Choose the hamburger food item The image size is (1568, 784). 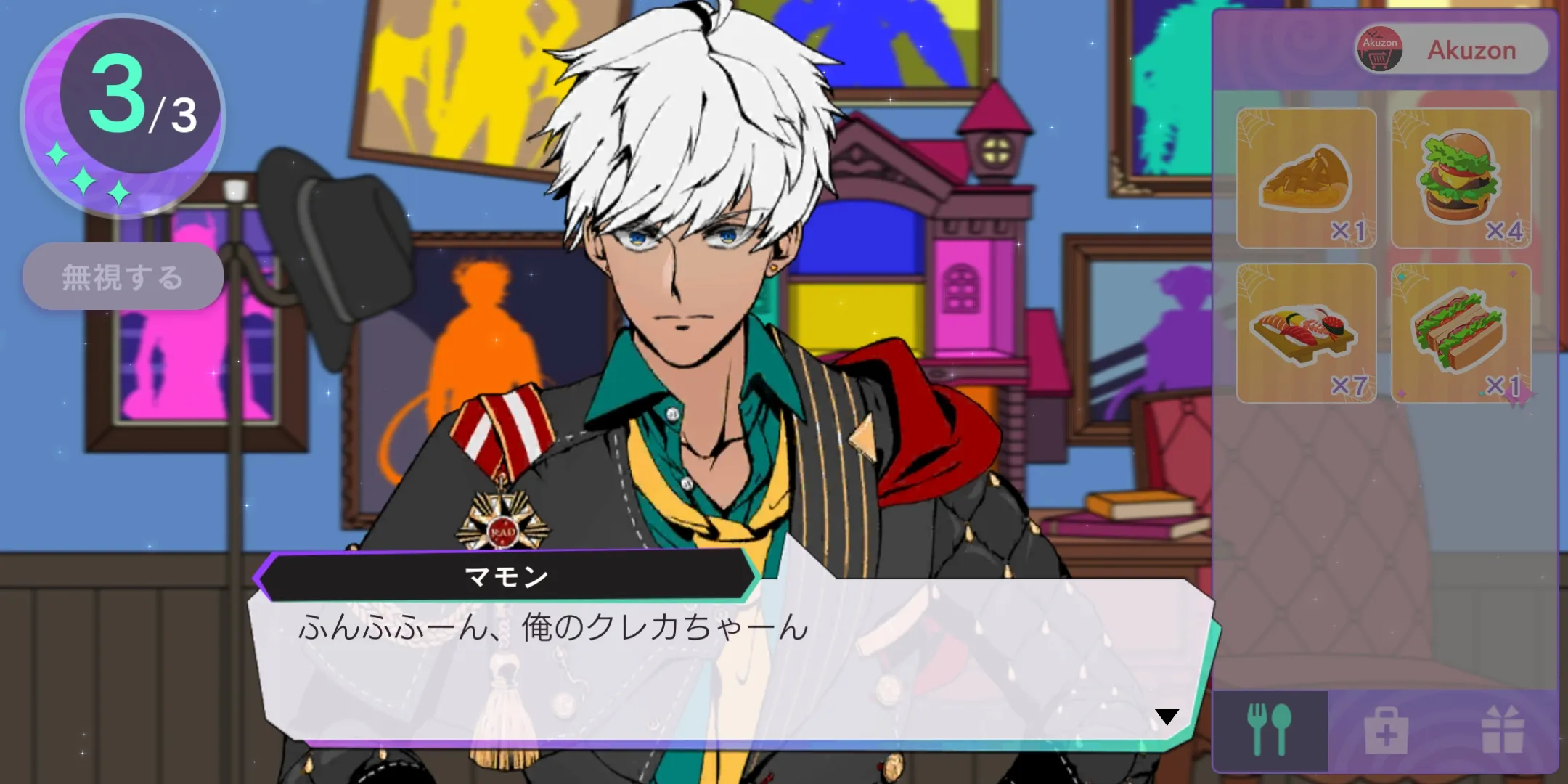tap(1461, 179)
